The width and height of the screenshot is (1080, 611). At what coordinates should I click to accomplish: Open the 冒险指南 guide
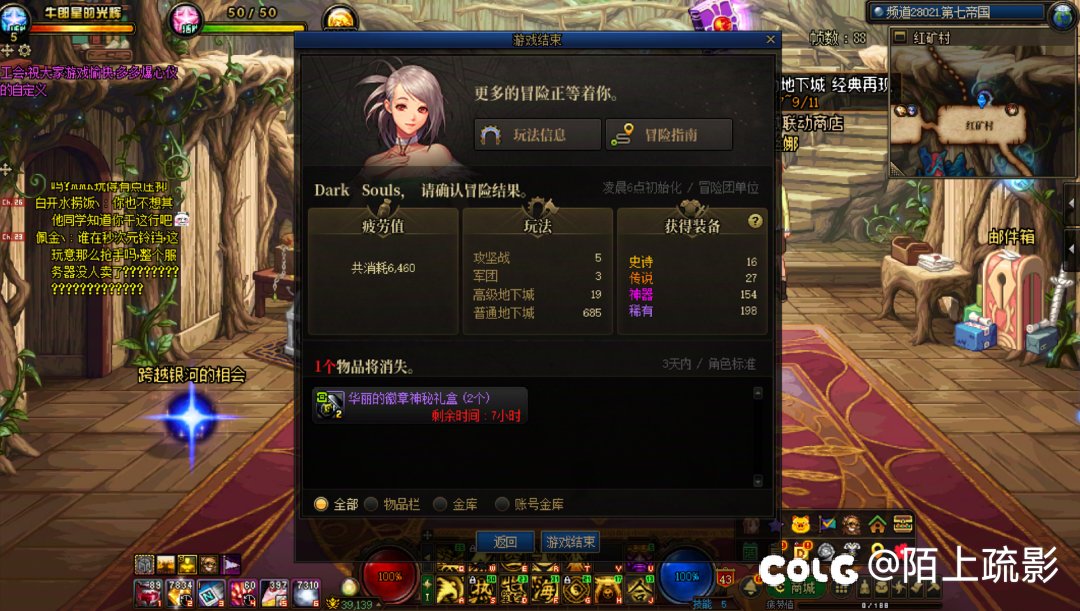point(669,135)
